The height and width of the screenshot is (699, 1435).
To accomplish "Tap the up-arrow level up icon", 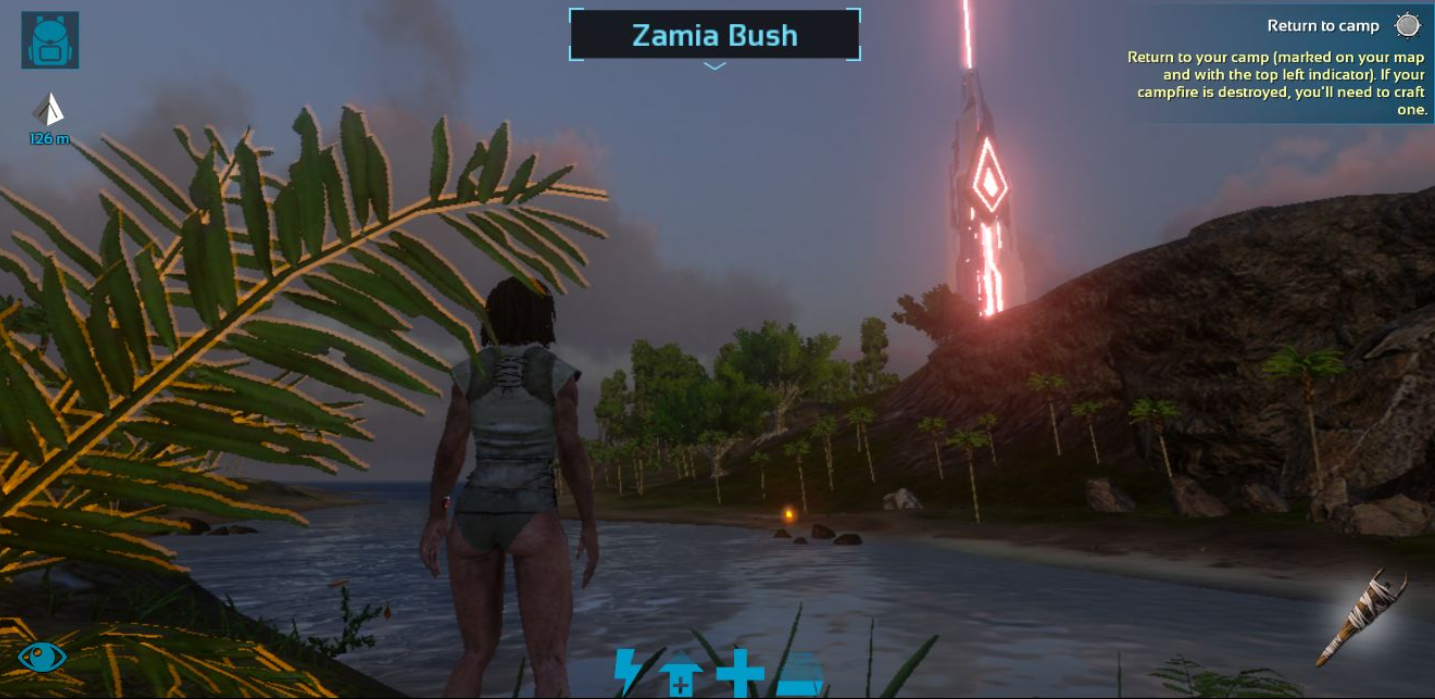I will point(680,675).
